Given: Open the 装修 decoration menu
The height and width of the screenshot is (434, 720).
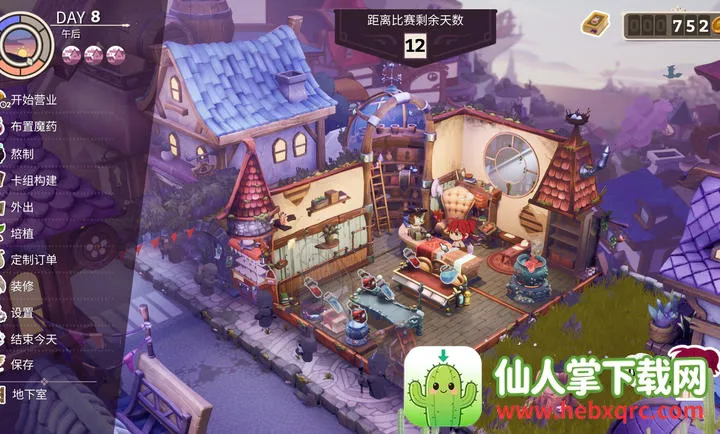Looking at the screenshot, I should (x=22, y=285).
